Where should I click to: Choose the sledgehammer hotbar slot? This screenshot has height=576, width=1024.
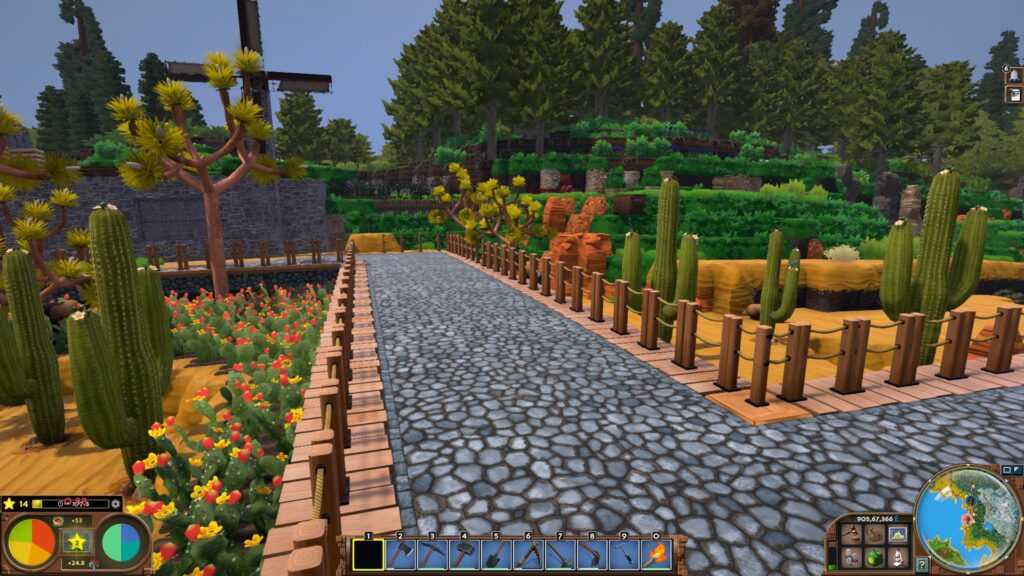point(465,554)
